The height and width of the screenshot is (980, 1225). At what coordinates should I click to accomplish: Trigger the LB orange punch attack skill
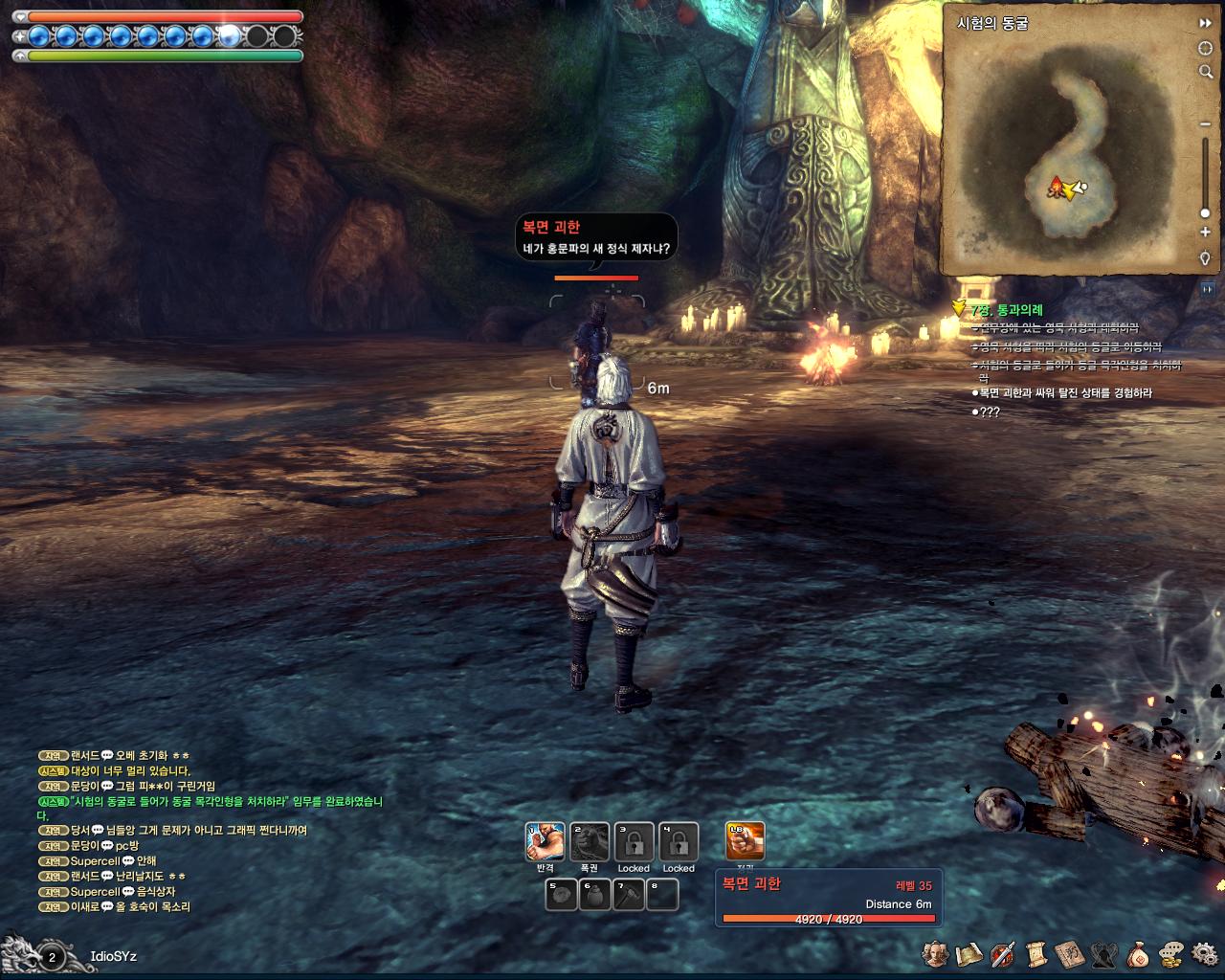click(746, 841)
